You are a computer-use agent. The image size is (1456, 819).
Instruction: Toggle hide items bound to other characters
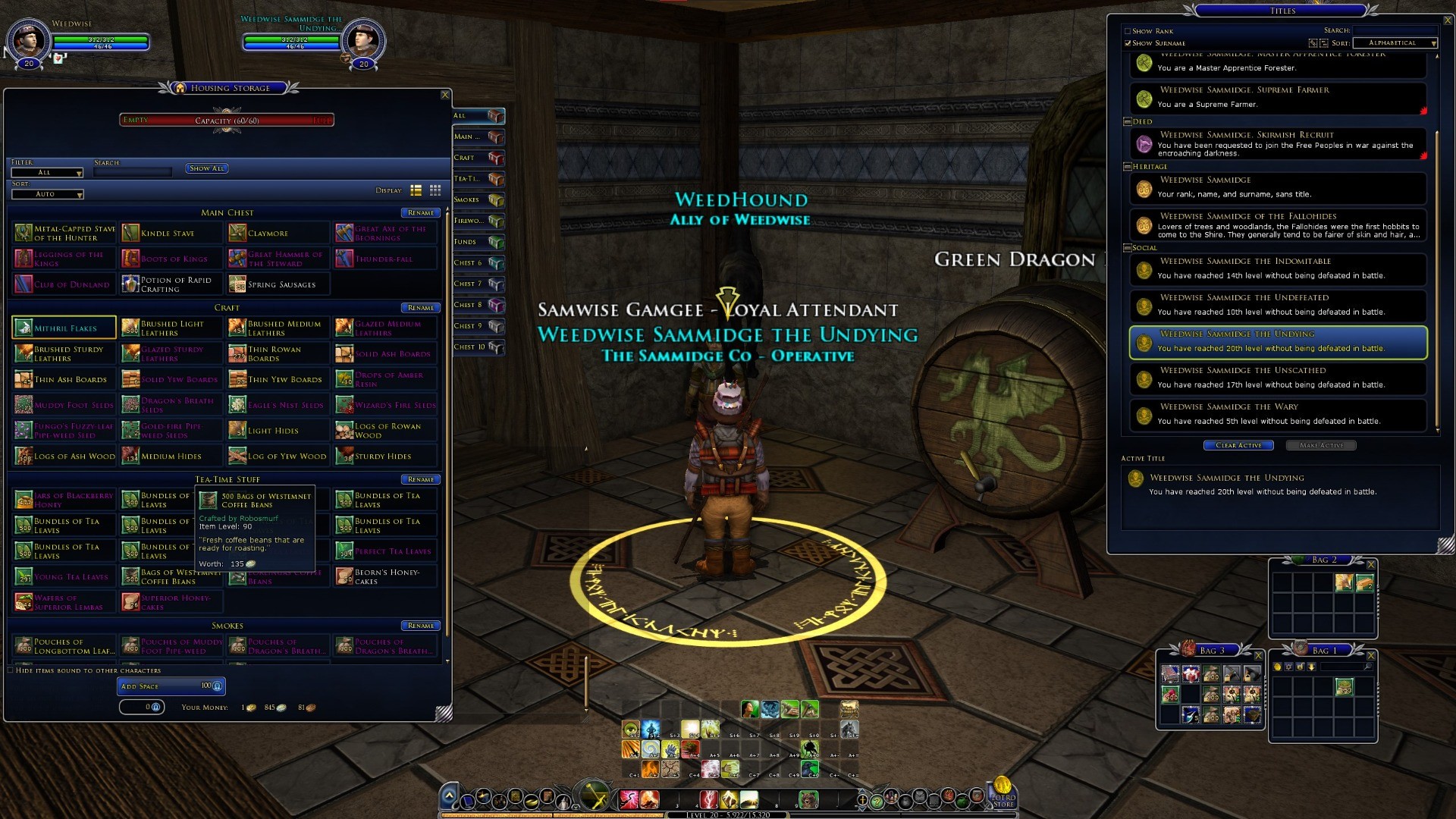coord(11,670)
